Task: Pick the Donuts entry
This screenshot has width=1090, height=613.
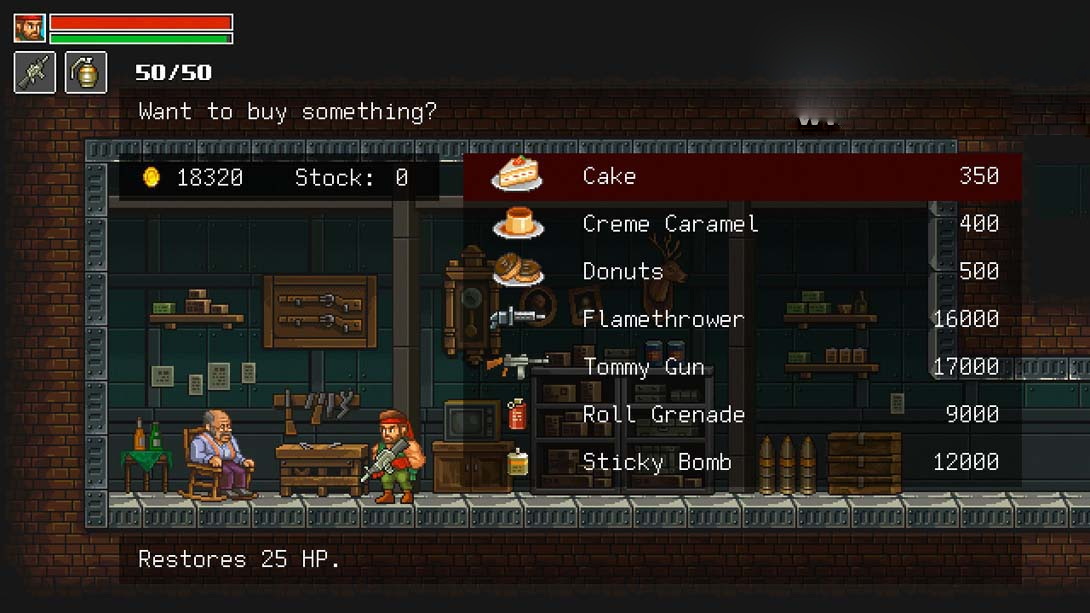Action: (741, 271)
